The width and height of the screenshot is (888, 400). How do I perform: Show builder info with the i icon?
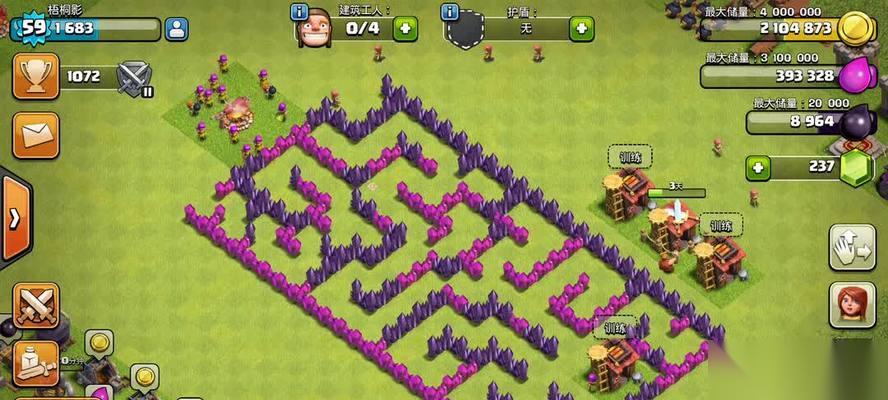[x=298, y=12]
